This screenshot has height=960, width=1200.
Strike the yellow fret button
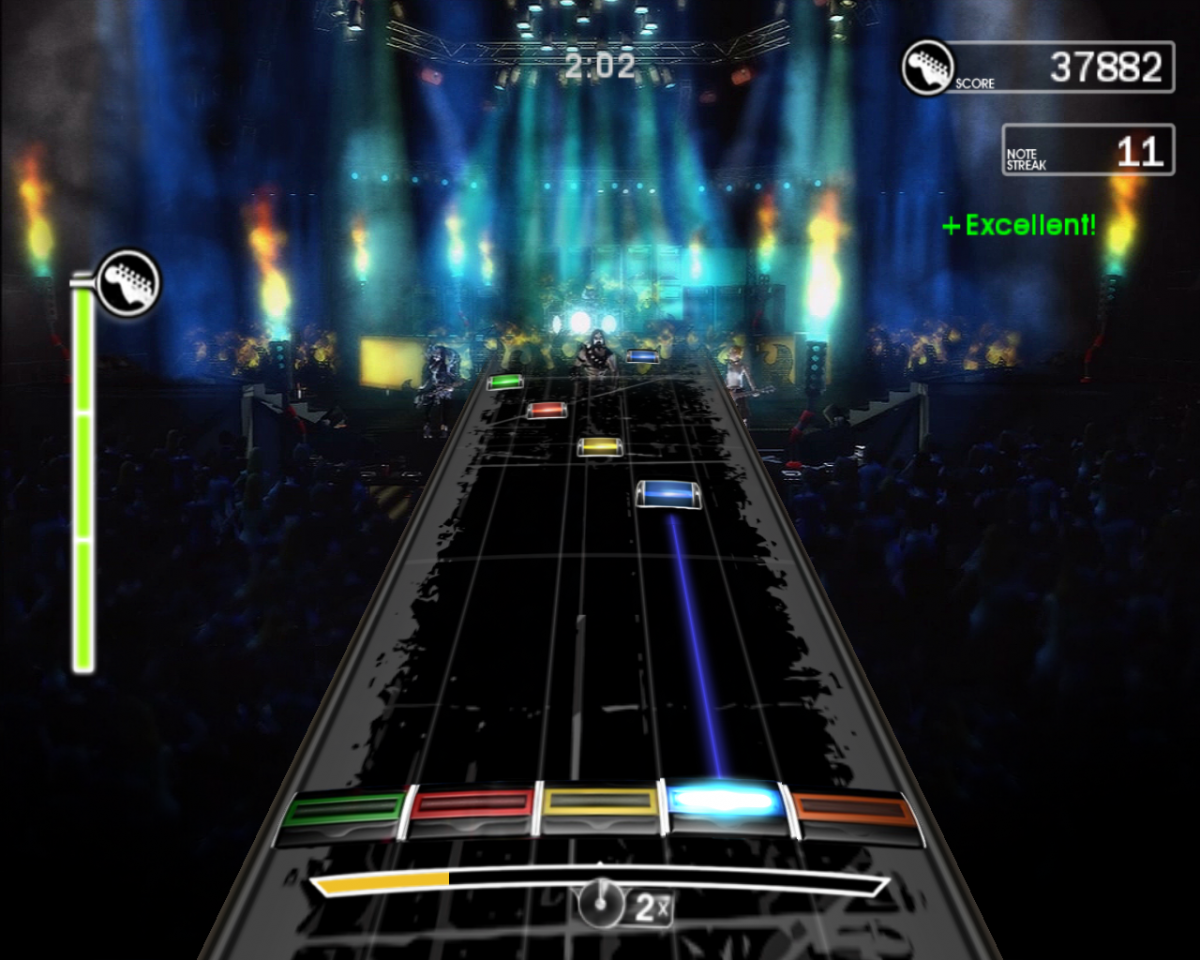tap(600, 806)
